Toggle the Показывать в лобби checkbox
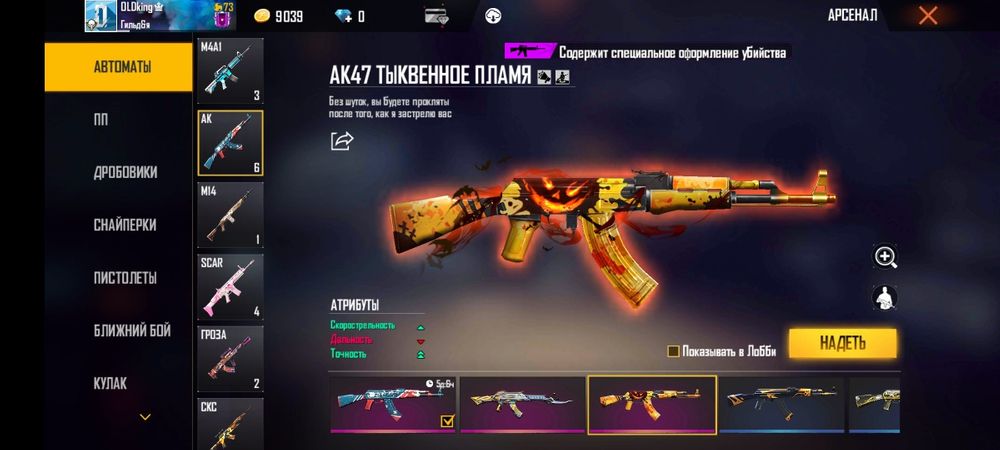1000x450 pixels. (674, 351)
